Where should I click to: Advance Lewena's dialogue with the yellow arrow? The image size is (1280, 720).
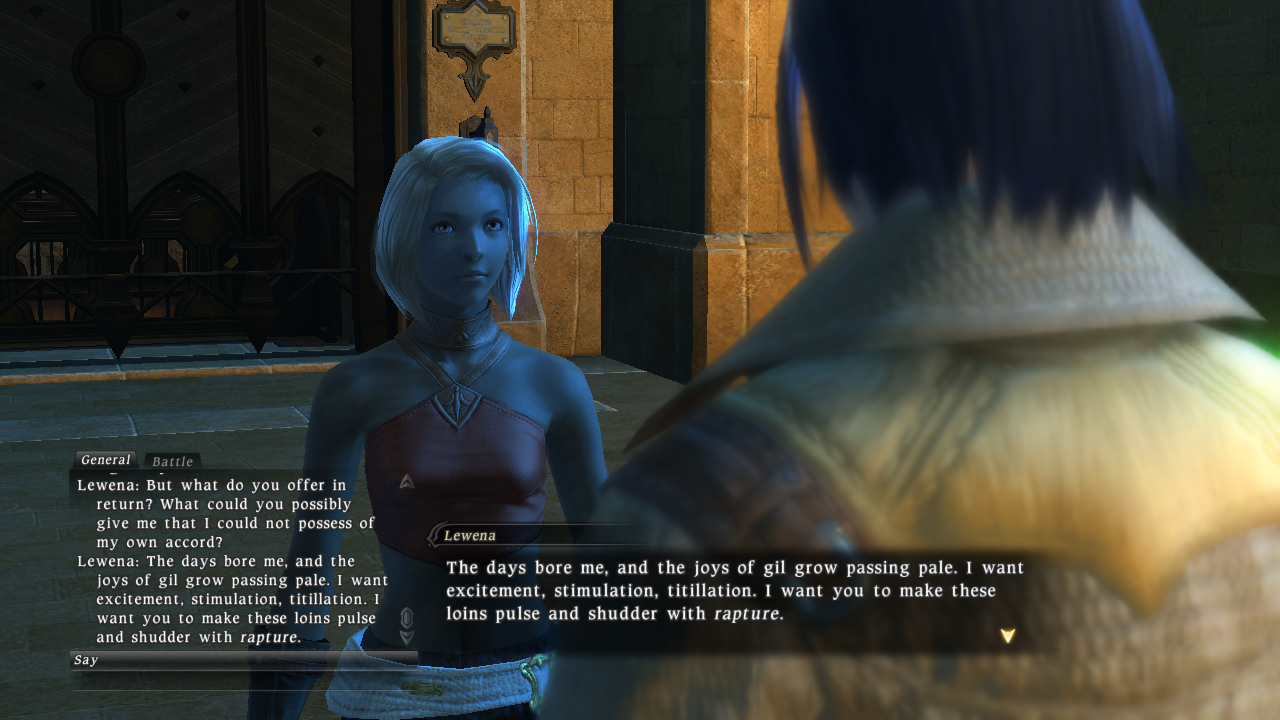[x=1007, y=635]
